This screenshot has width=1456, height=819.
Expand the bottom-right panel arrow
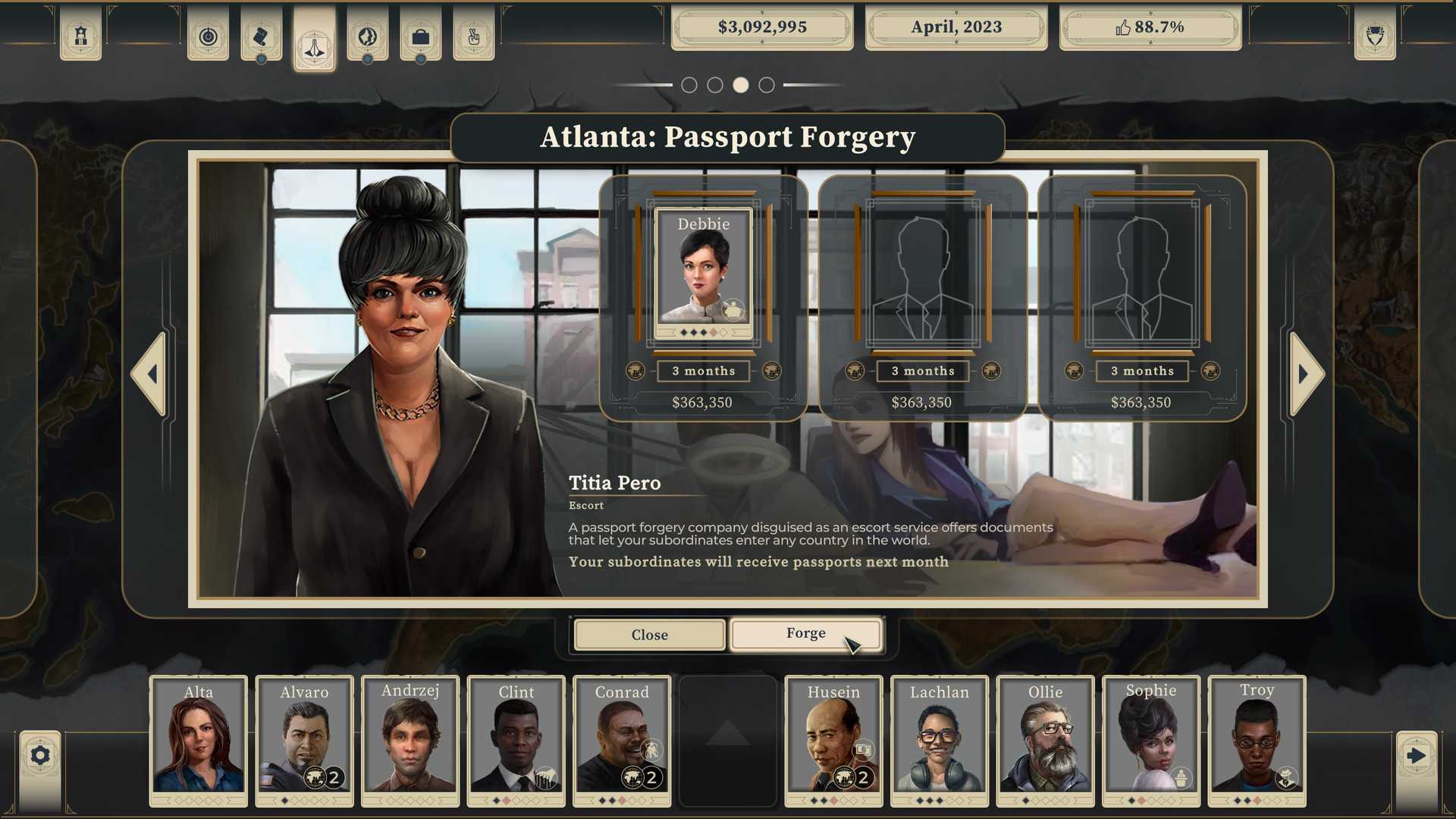coord(1415,755)
